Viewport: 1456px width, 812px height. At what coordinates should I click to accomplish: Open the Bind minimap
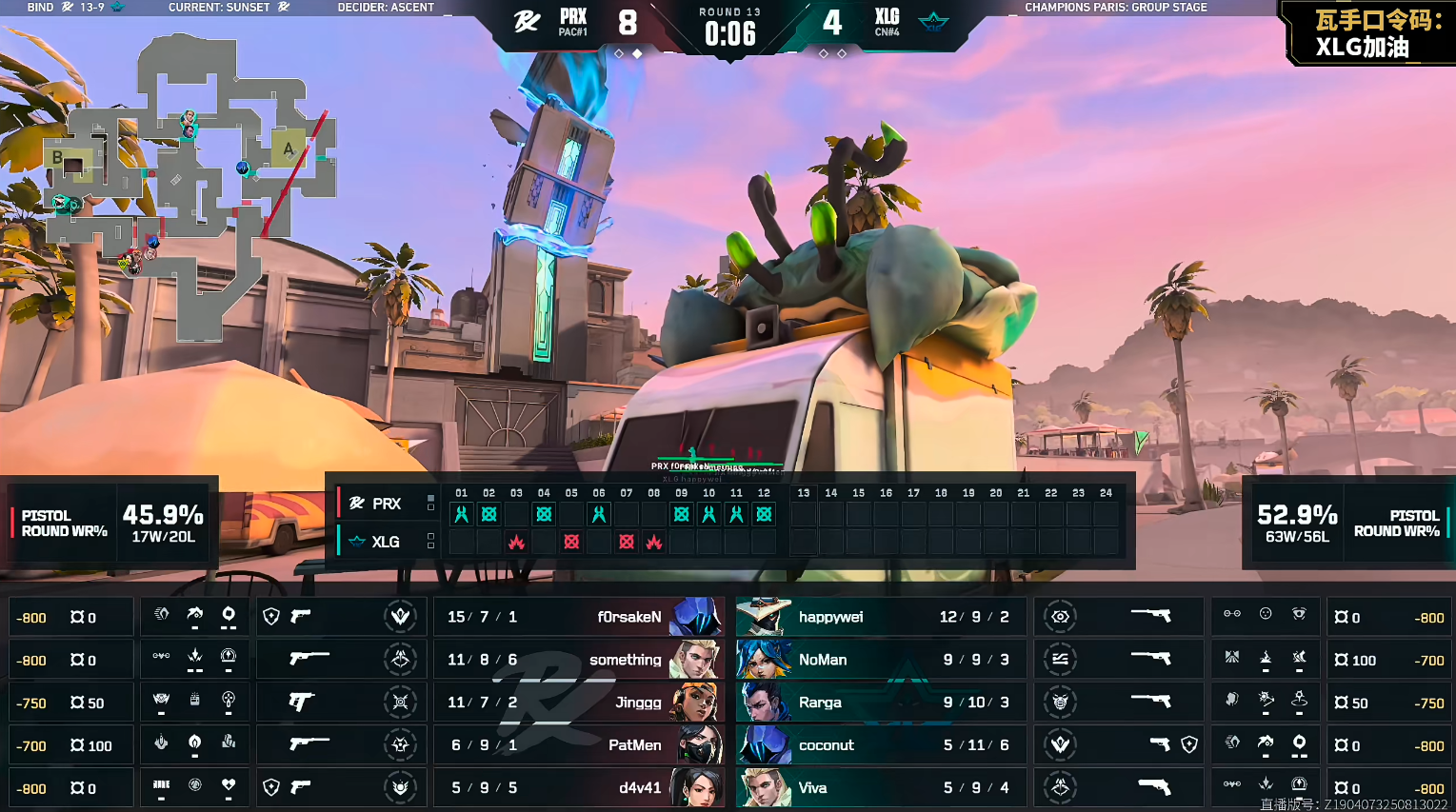(x=190, y=186)
